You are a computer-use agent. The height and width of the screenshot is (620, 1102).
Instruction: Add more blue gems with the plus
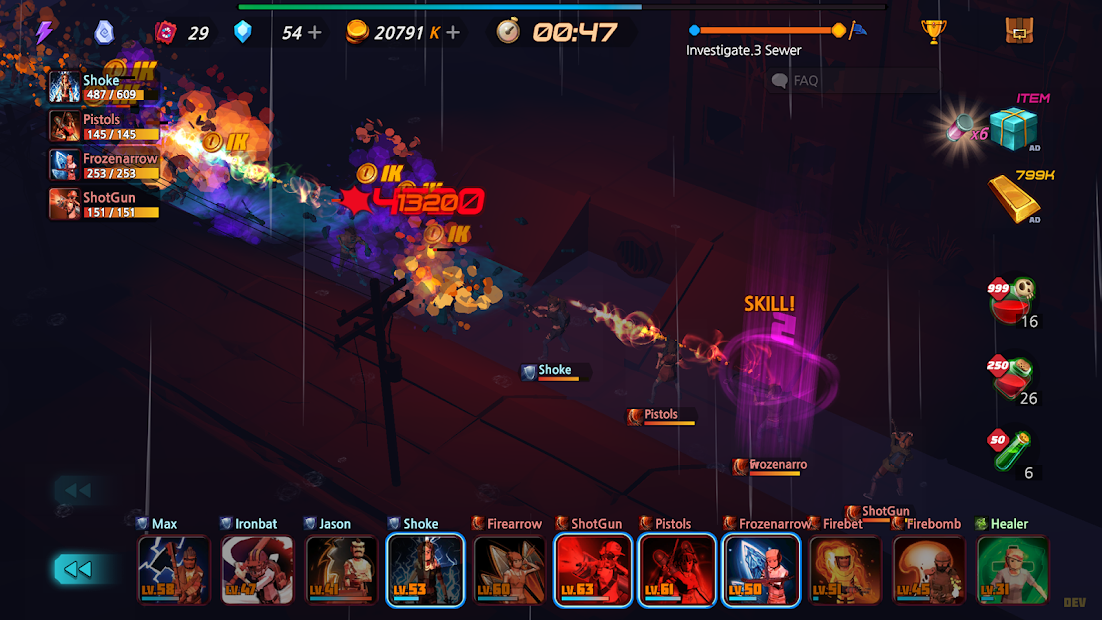coord(315,33)
